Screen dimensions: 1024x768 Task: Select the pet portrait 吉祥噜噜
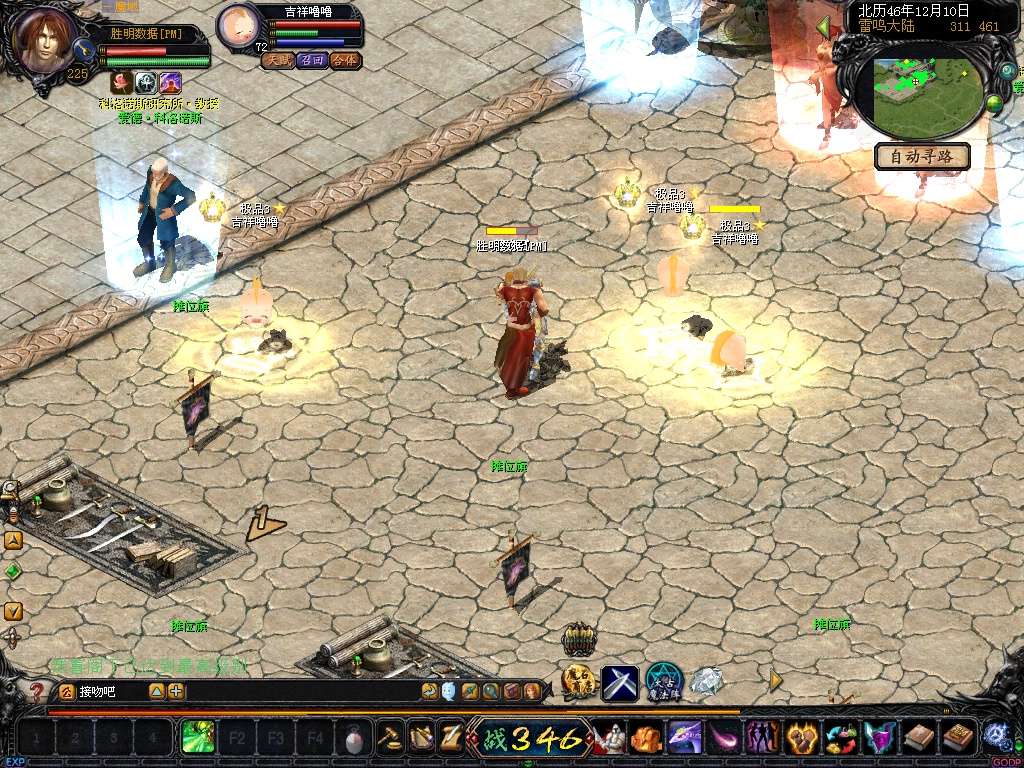[237, 26]
